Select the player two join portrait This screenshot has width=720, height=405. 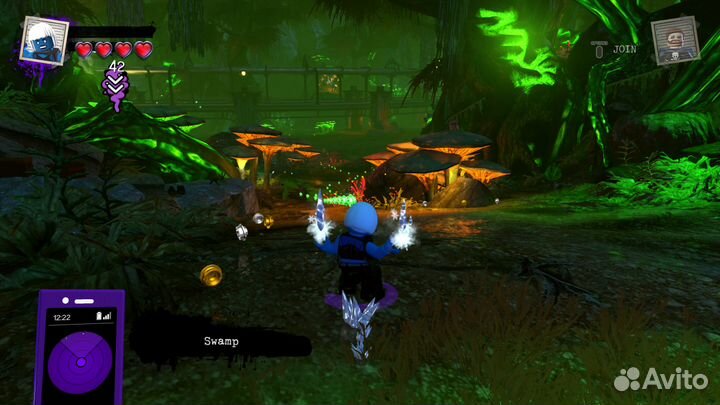[x=675, y=41]
